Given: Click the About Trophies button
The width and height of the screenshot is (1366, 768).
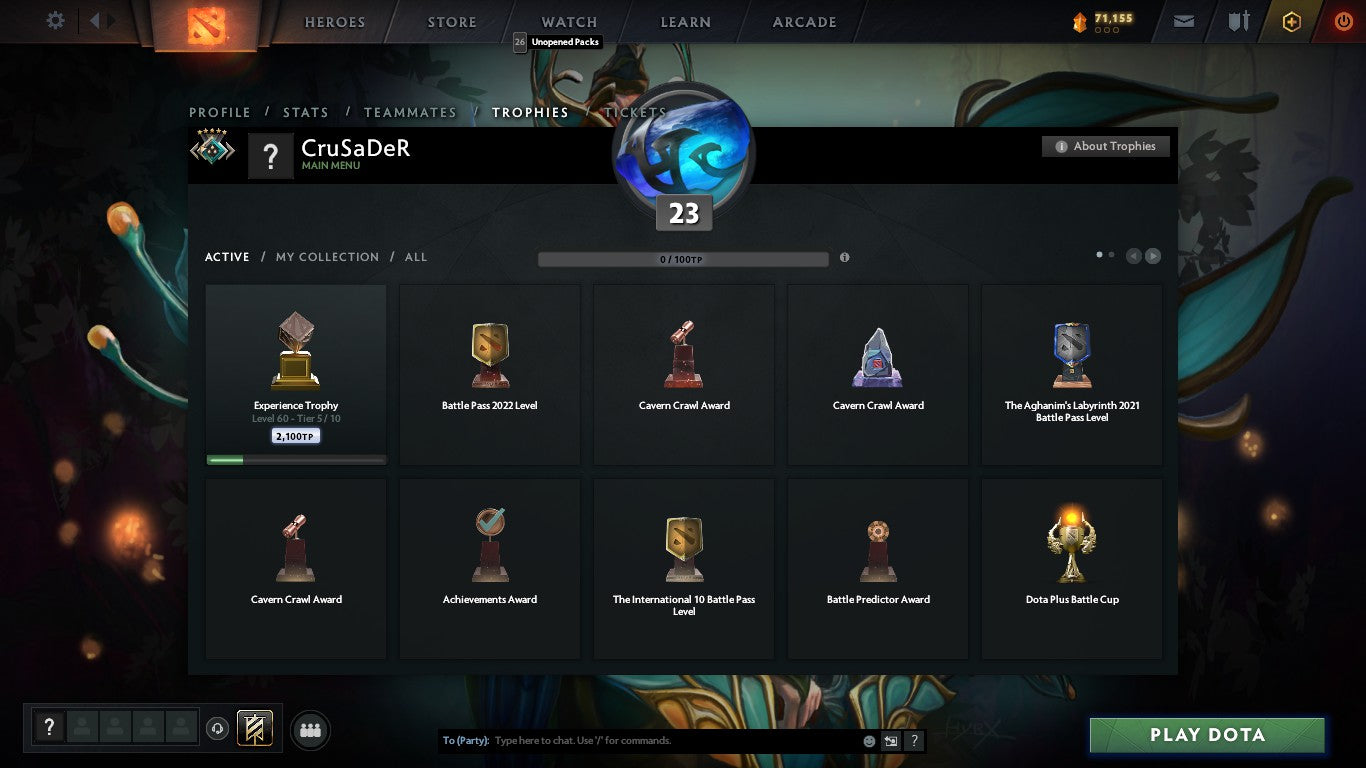Looking at the screenshot, I should point(1105,146).
